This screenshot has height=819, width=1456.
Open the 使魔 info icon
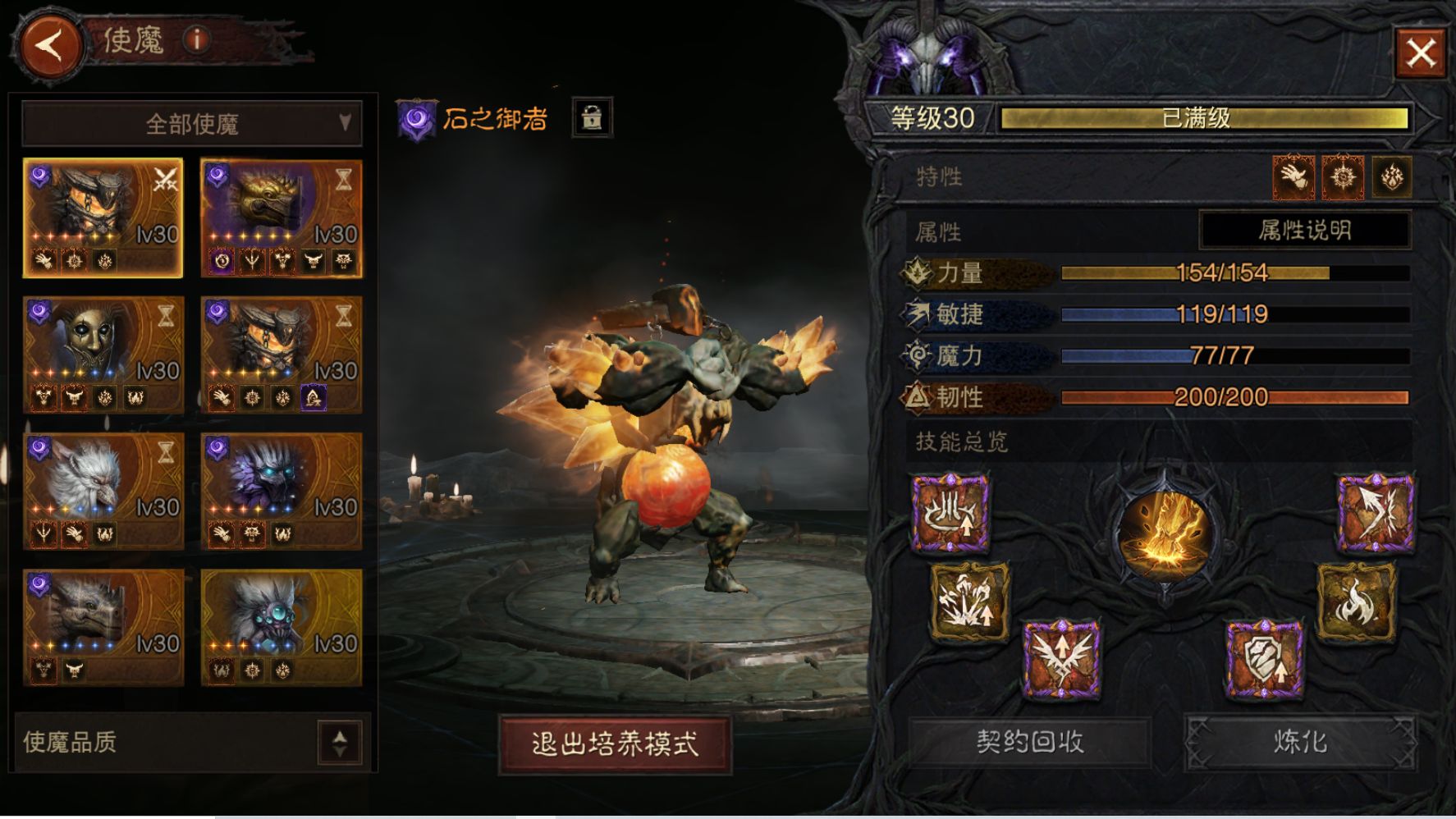click(197, 39)
